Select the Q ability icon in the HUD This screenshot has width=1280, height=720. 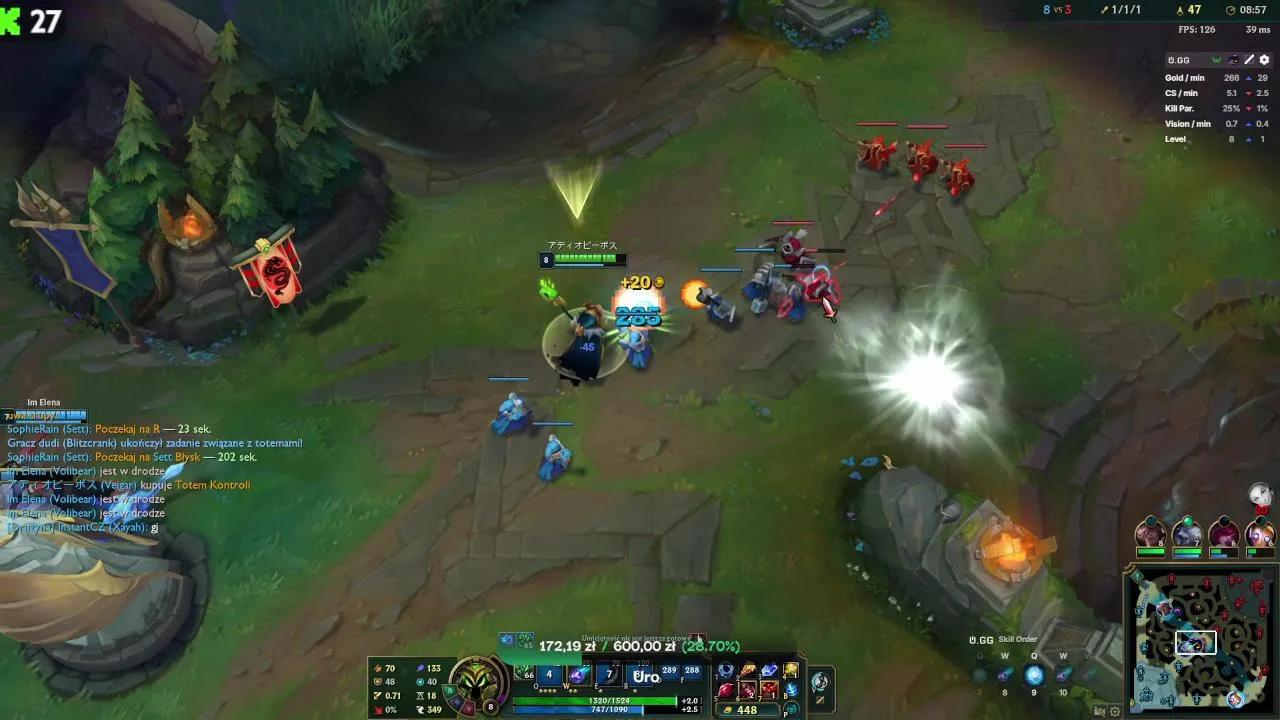coord(549,675)
